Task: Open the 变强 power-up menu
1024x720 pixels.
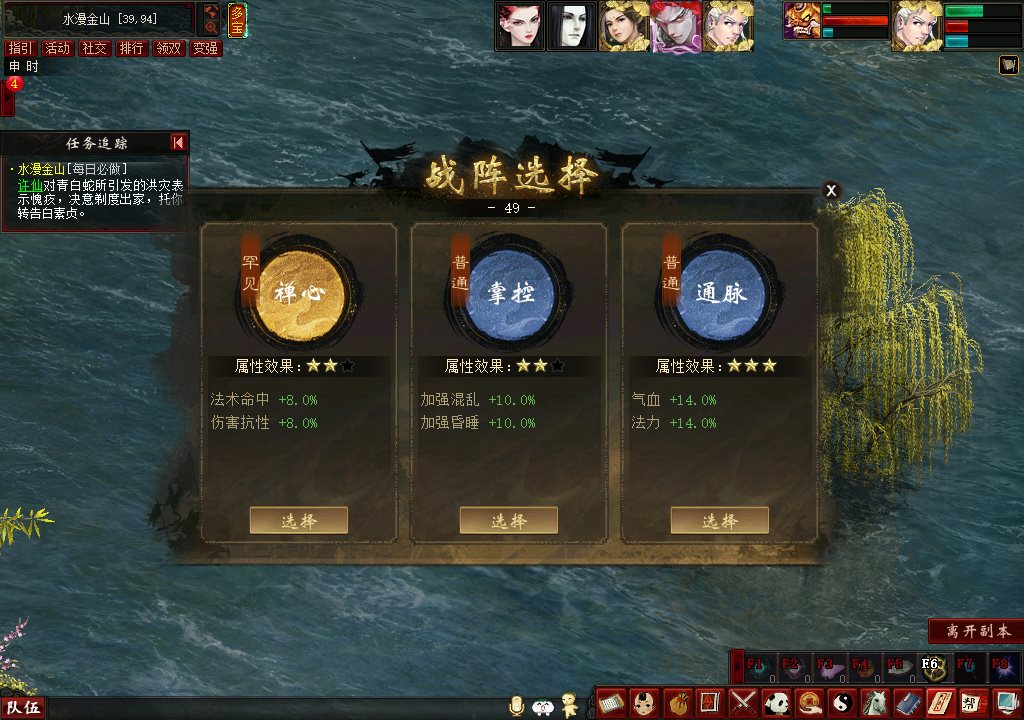Action: pos(205,48)
